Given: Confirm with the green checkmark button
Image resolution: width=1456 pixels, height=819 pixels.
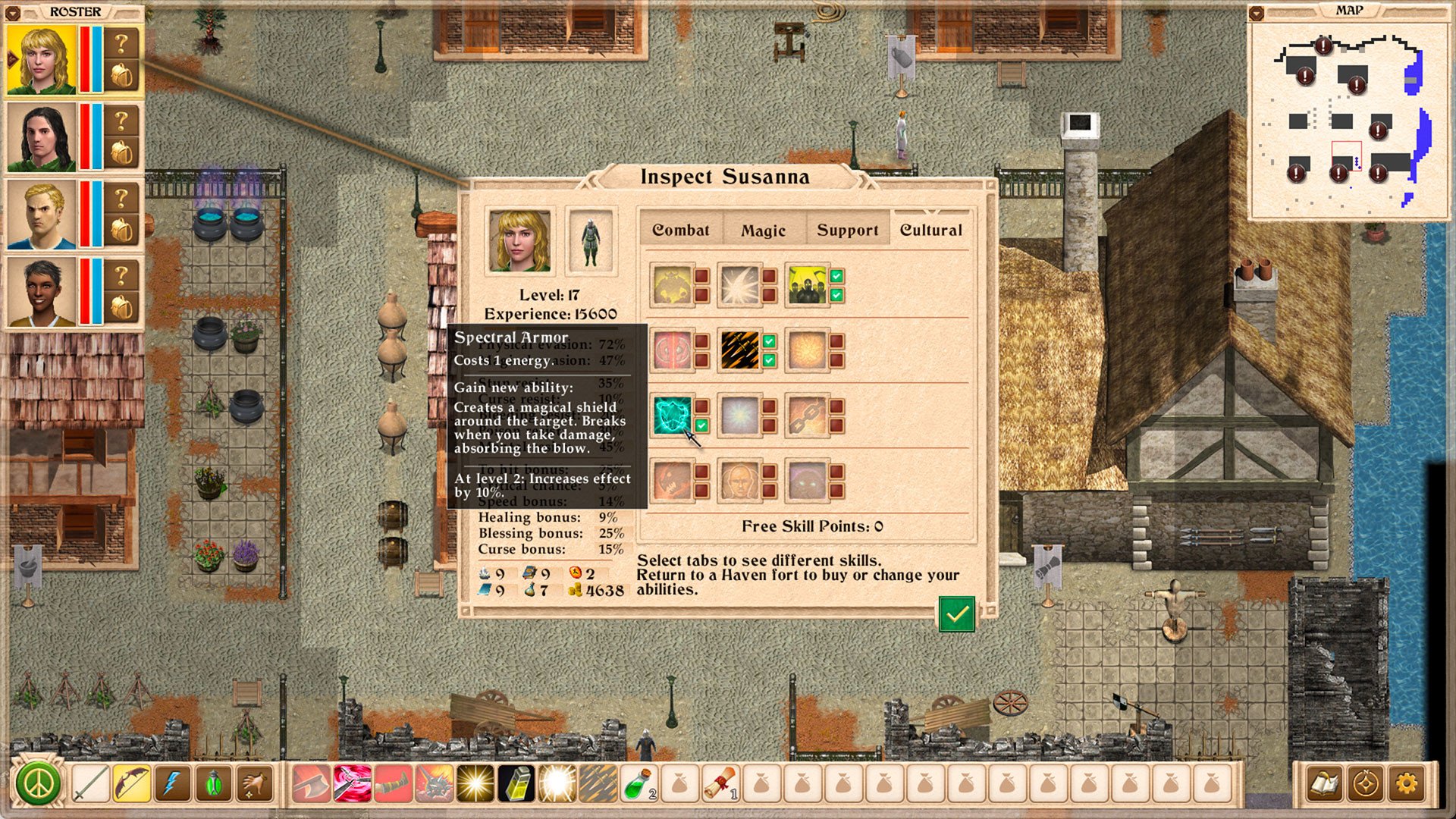Looking at the screenshot, I should tap(956, 613).
